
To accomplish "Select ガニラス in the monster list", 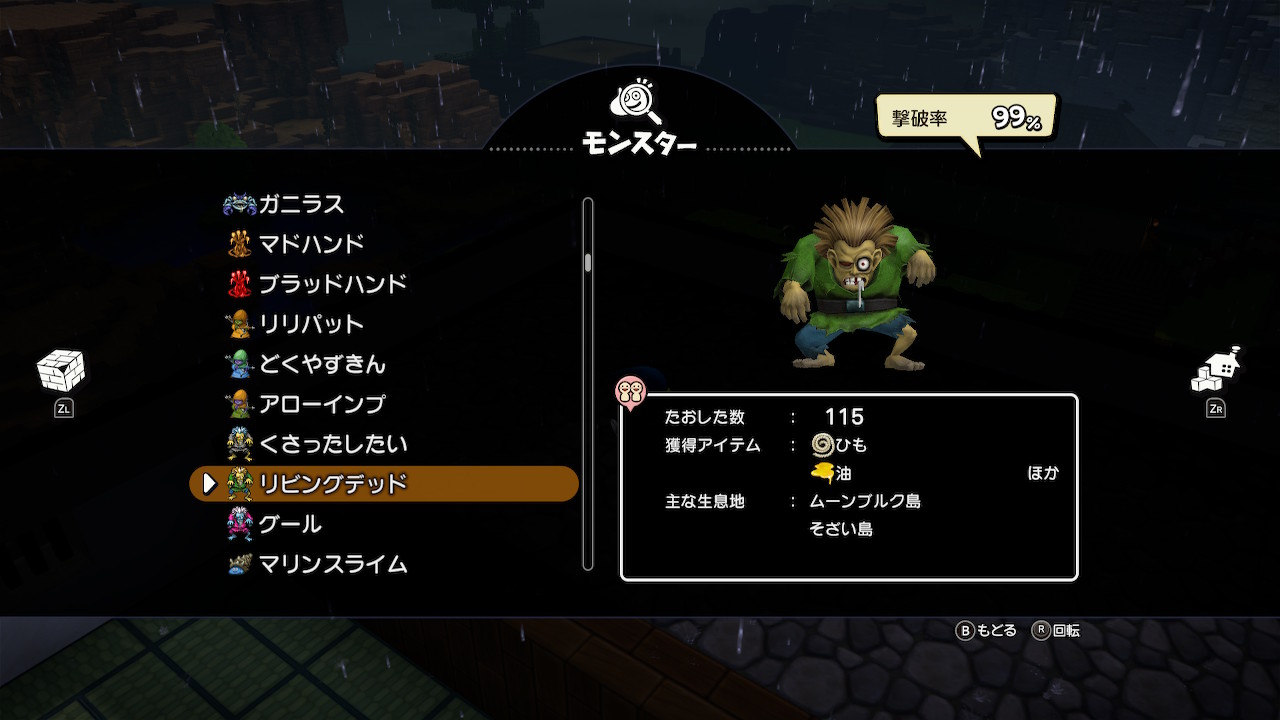I will tap(300, 204).
